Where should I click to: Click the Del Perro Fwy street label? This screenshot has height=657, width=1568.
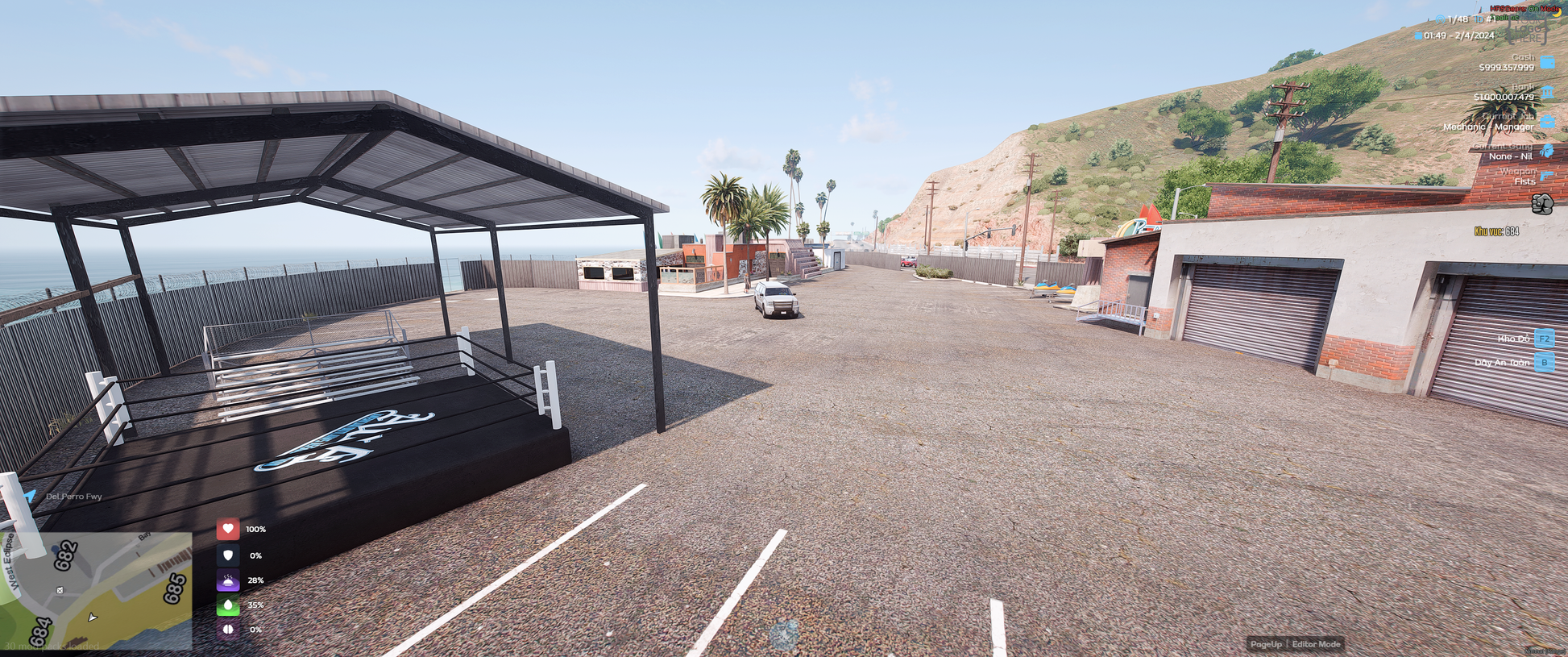click(73, 497)
